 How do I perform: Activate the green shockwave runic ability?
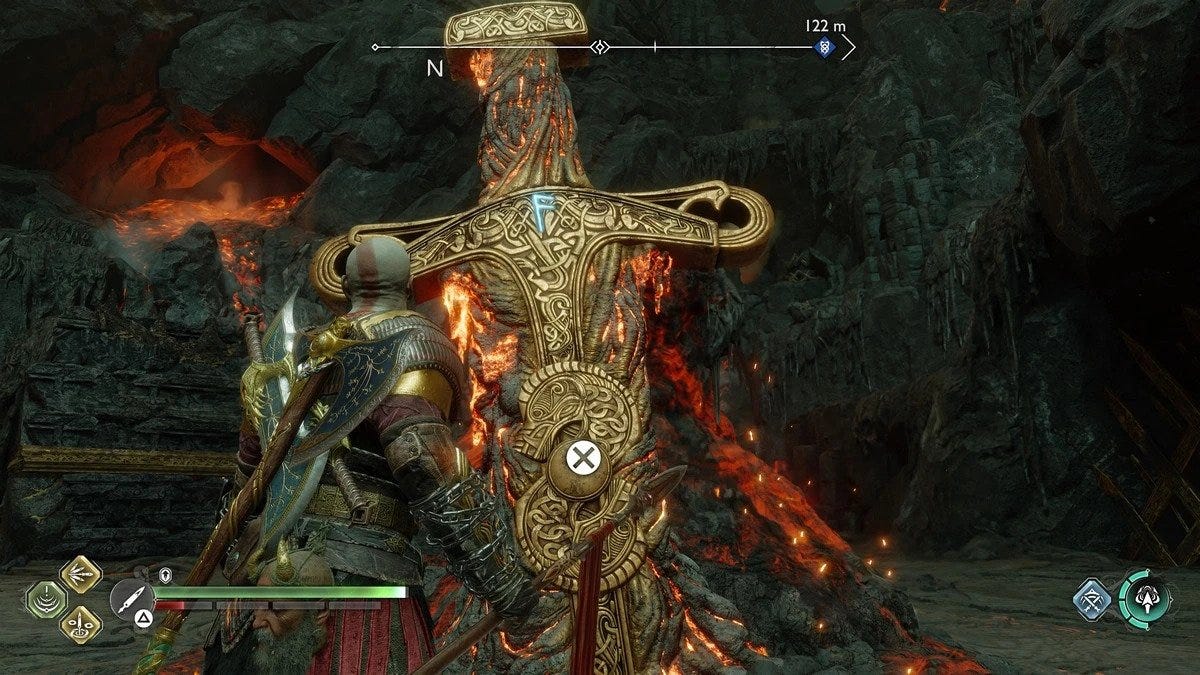point(47,600)
